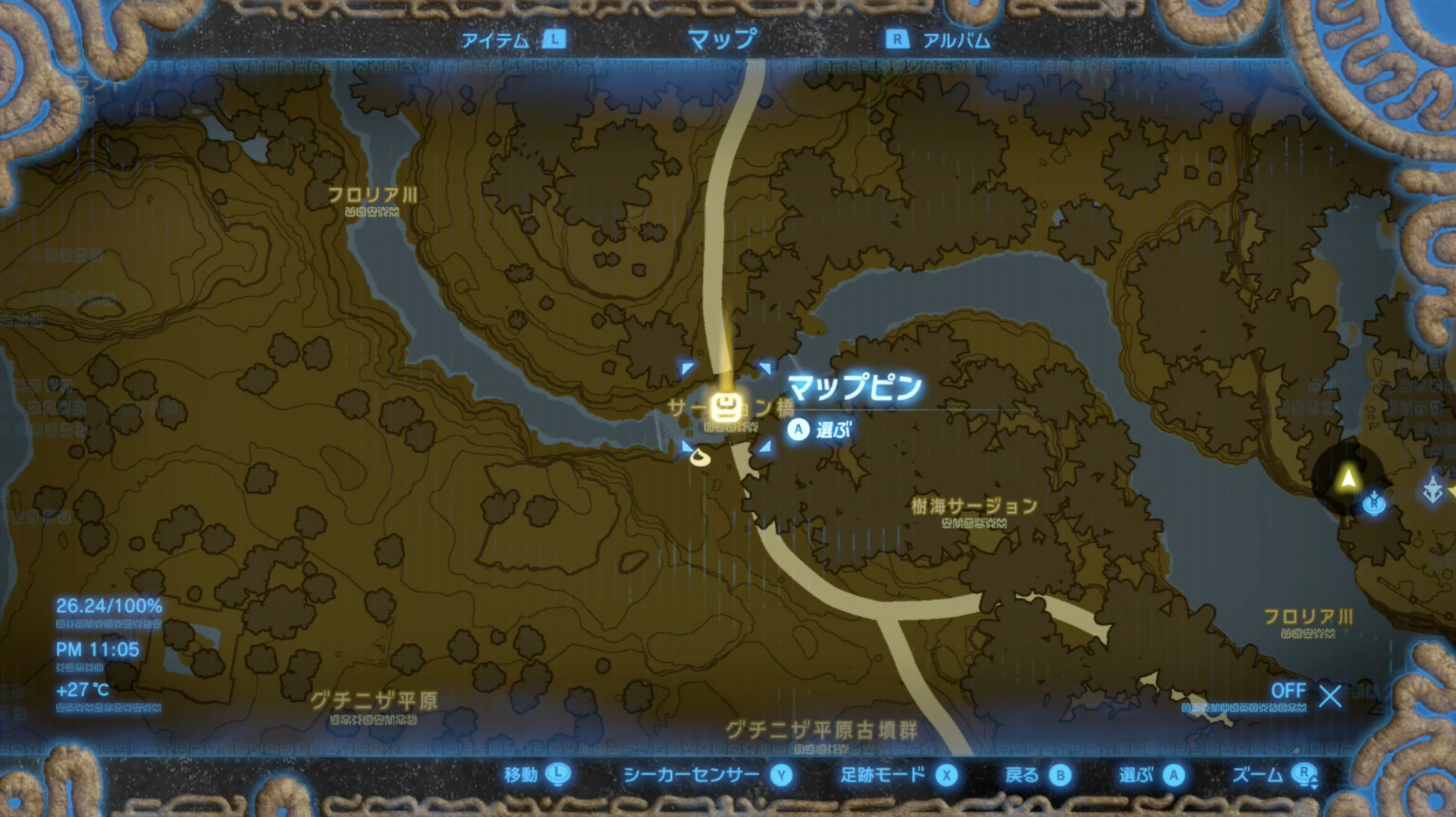Click the 26.24/100% completion progress indicator
Image resolution: width=1456 pixels, height=817 pixels.
109,606
